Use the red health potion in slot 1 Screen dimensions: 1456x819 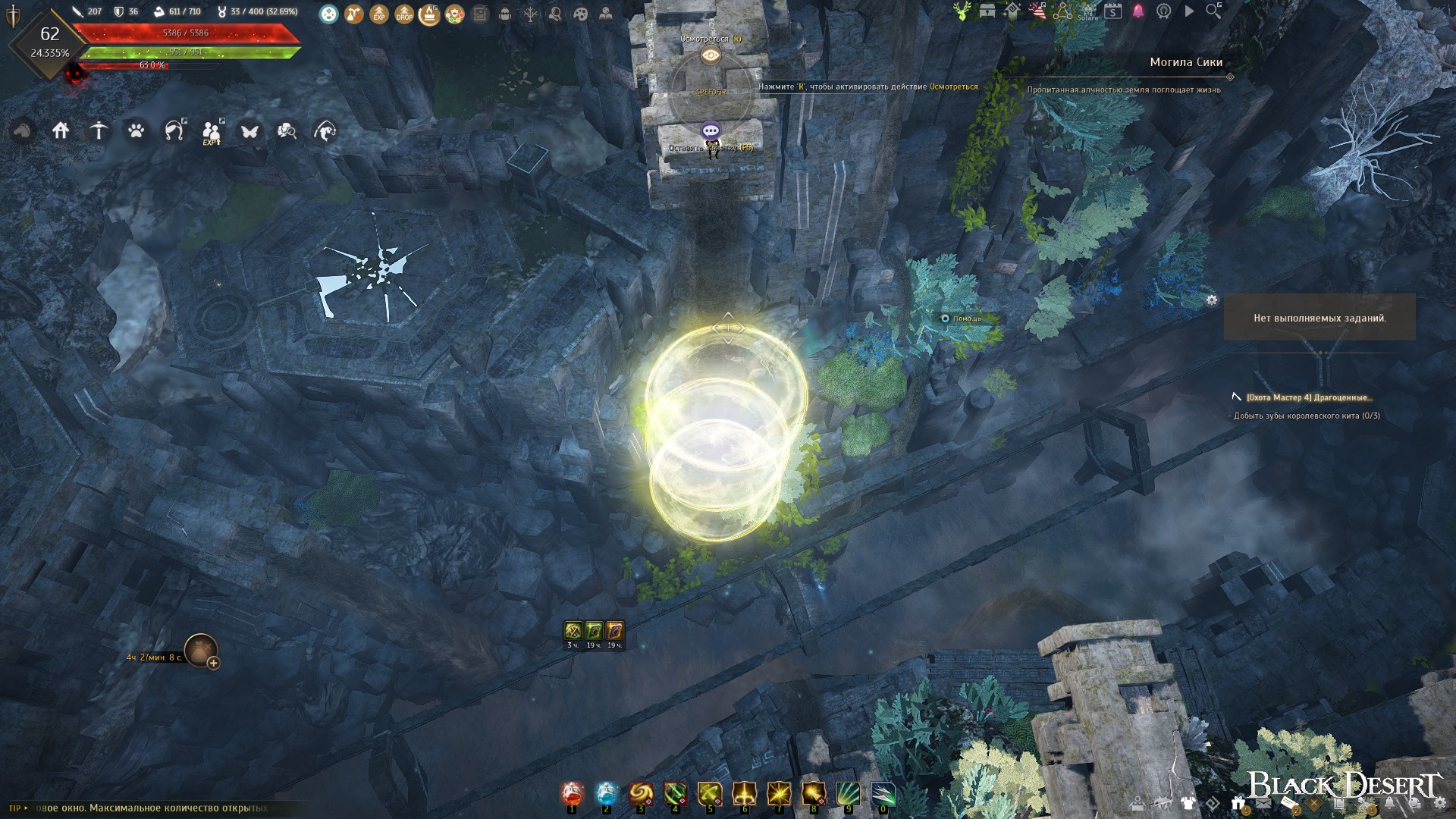[573, 794]
